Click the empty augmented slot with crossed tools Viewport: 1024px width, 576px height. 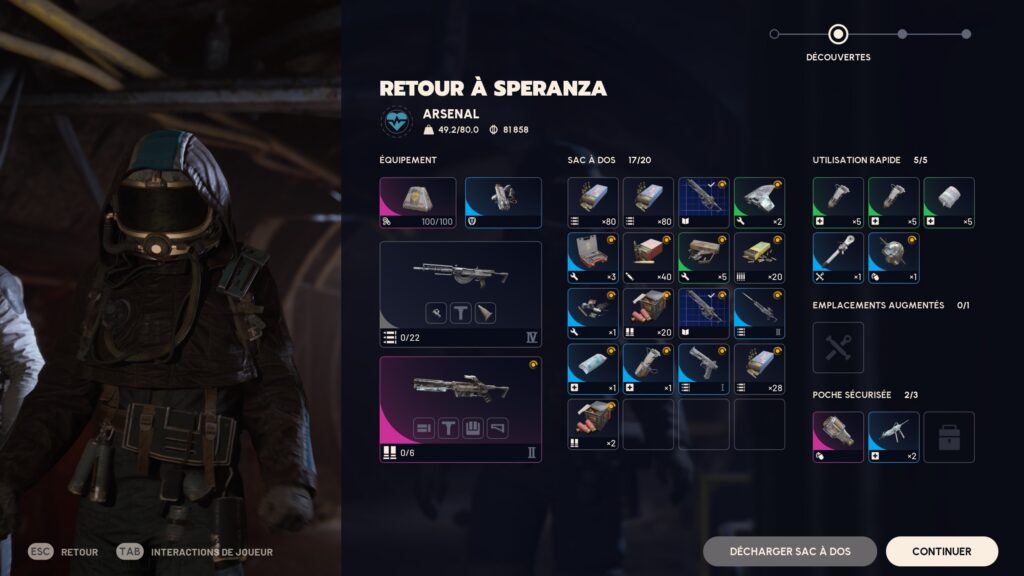(838, 347)
